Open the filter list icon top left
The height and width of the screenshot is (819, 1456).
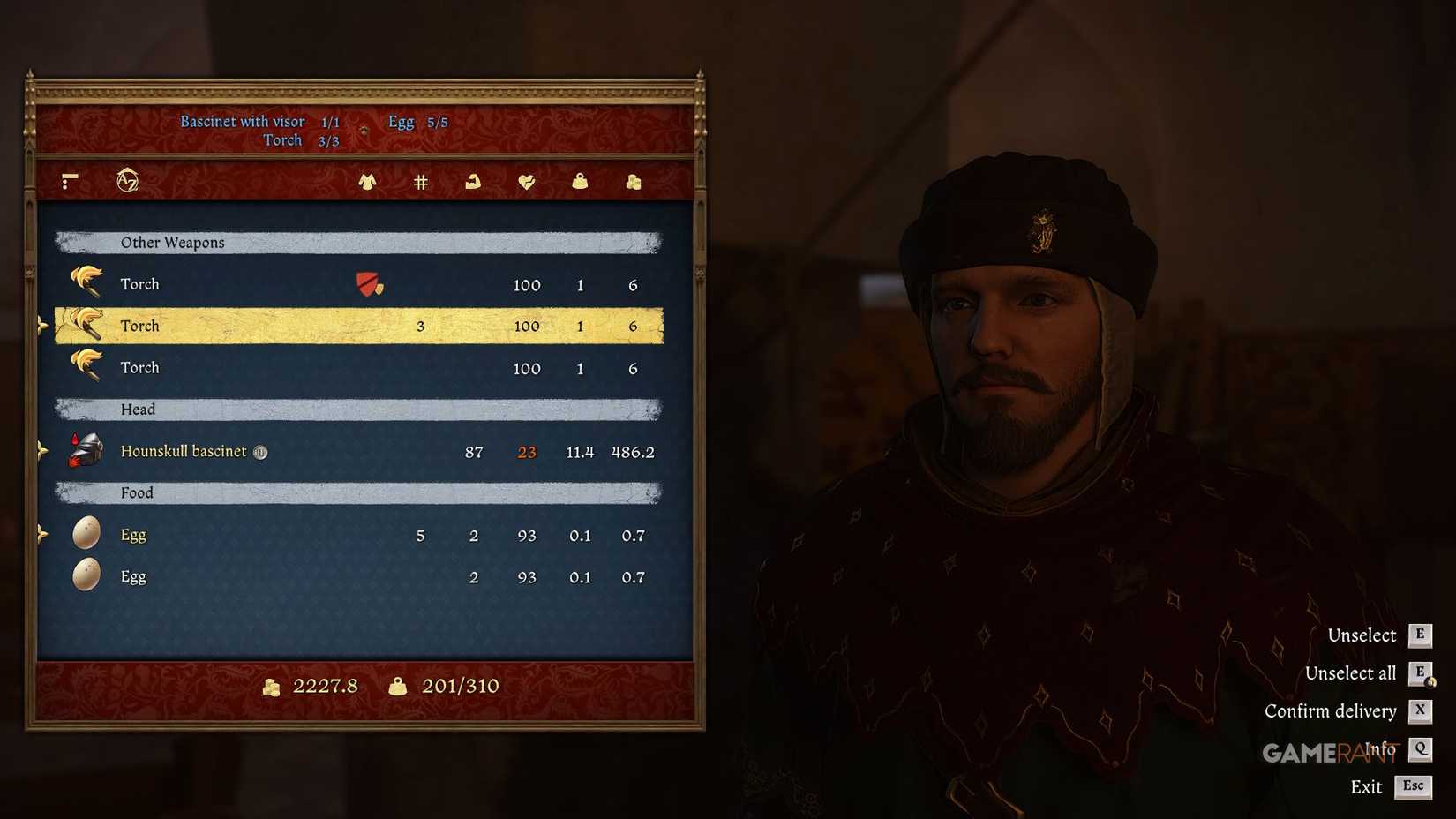[70, 181]
